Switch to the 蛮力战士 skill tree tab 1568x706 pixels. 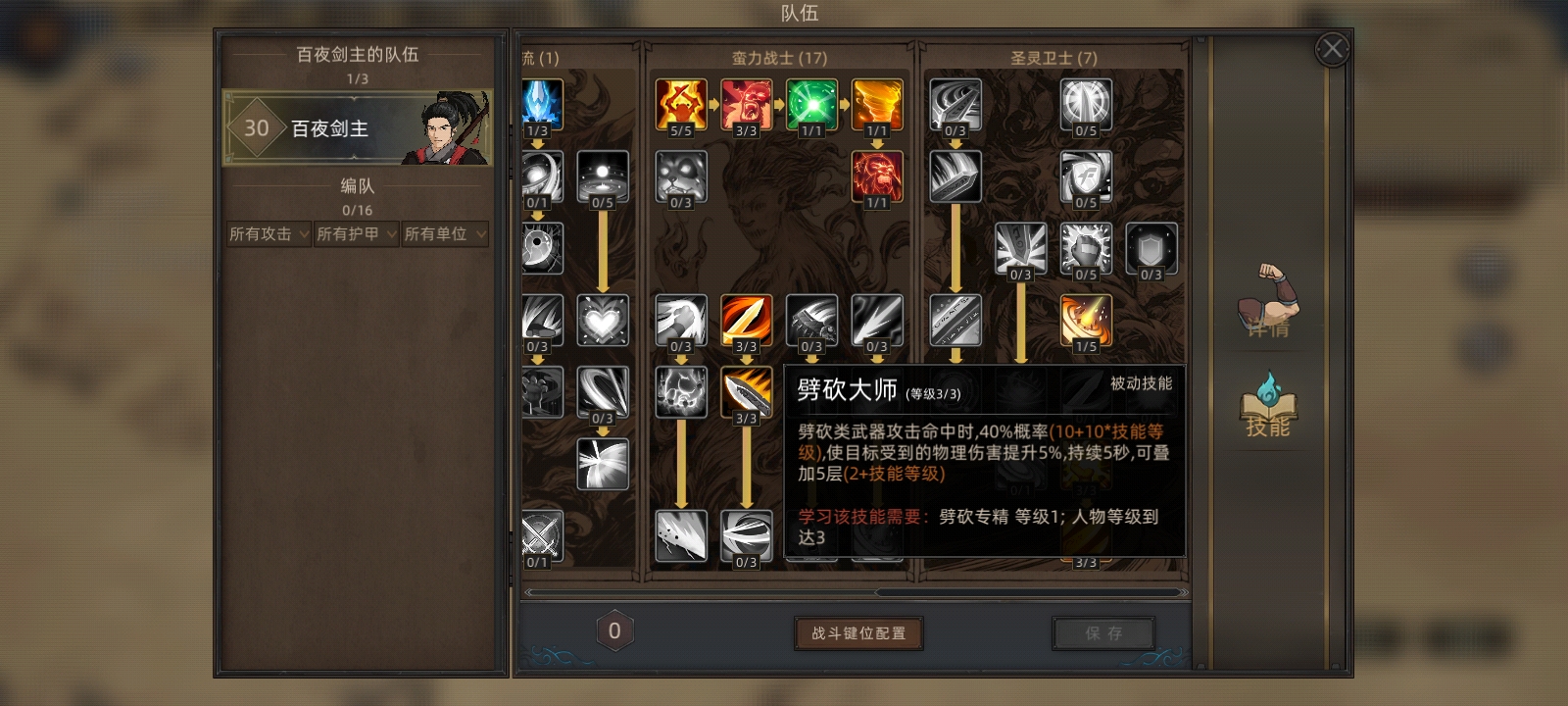778,59
